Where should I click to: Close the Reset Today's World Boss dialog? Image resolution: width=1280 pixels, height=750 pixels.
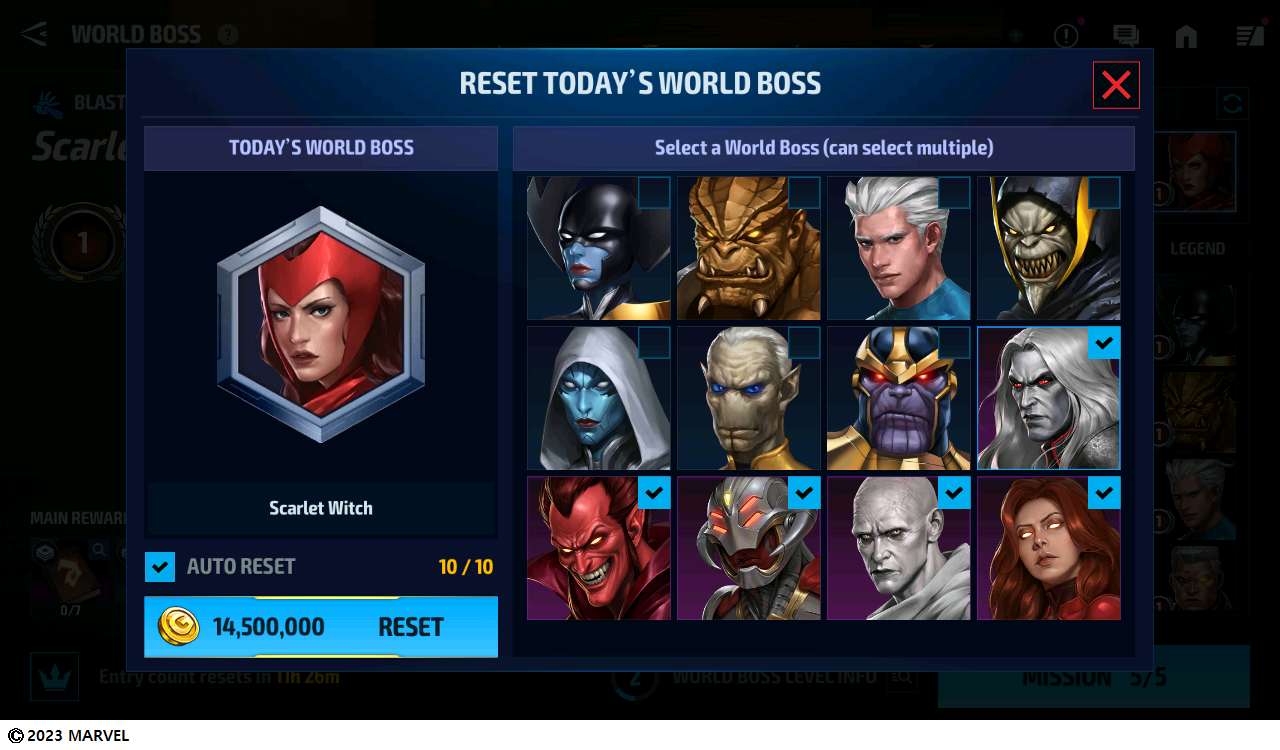coord(1116,85)
